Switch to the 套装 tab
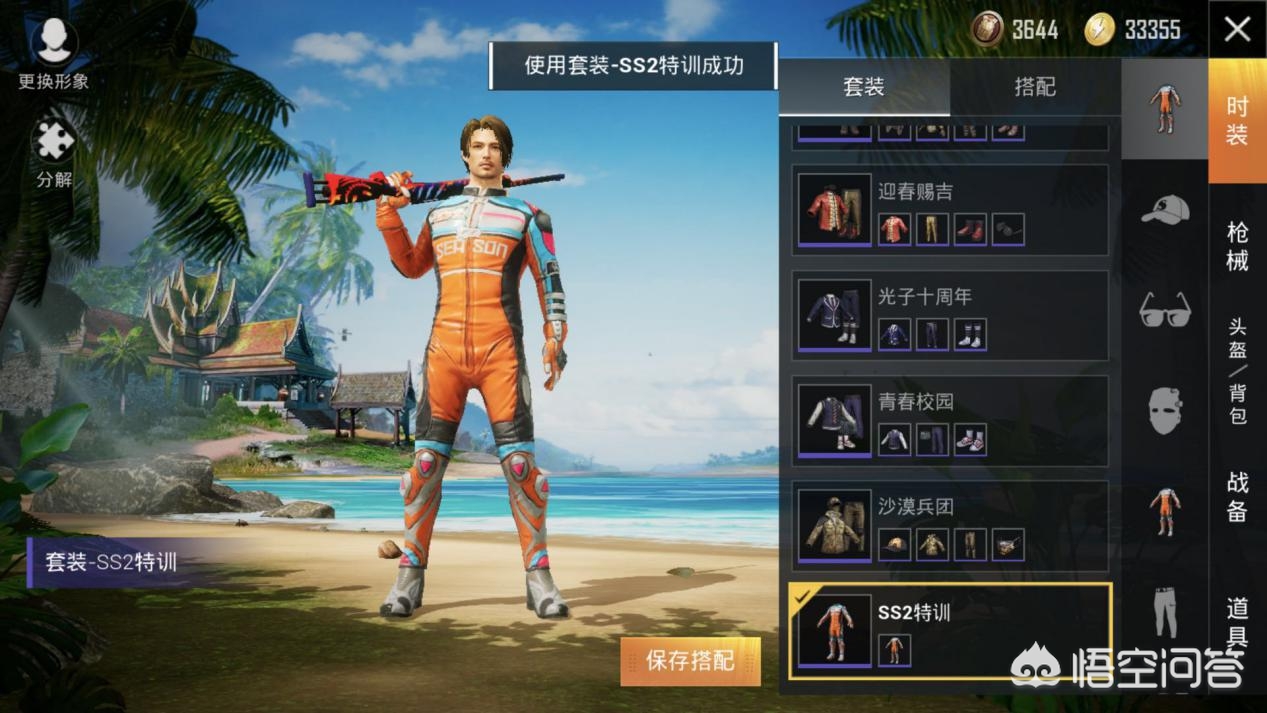This screenshot has width=1267, height=713. [864, 87]
